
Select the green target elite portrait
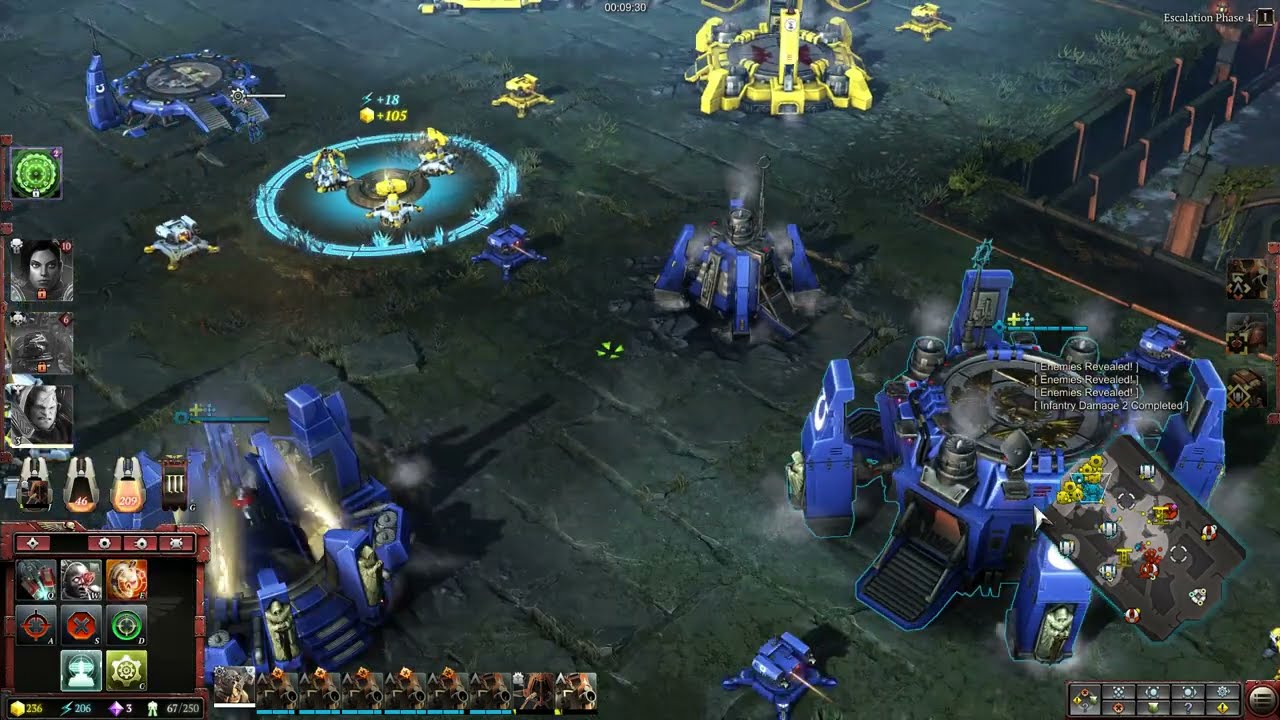point(36,174)
